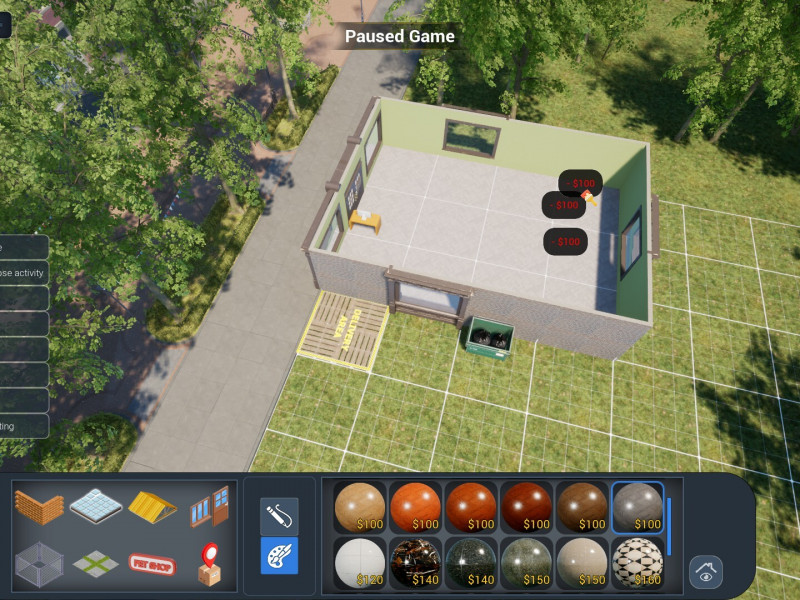Open the yellow roof building category
The height and width of the screenshot is (600, 800).
point(152,507)
